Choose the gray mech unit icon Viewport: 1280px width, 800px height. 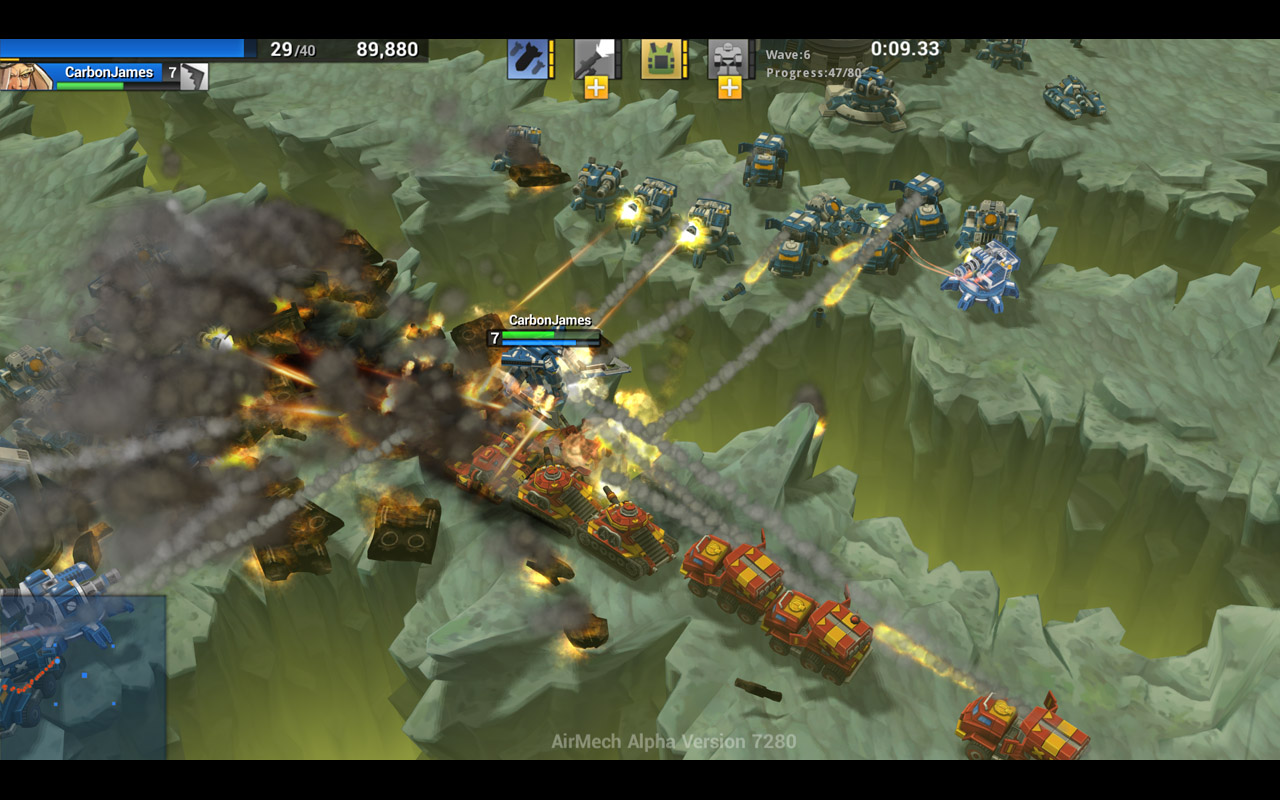pyautogui.click(x=728, y=58)
